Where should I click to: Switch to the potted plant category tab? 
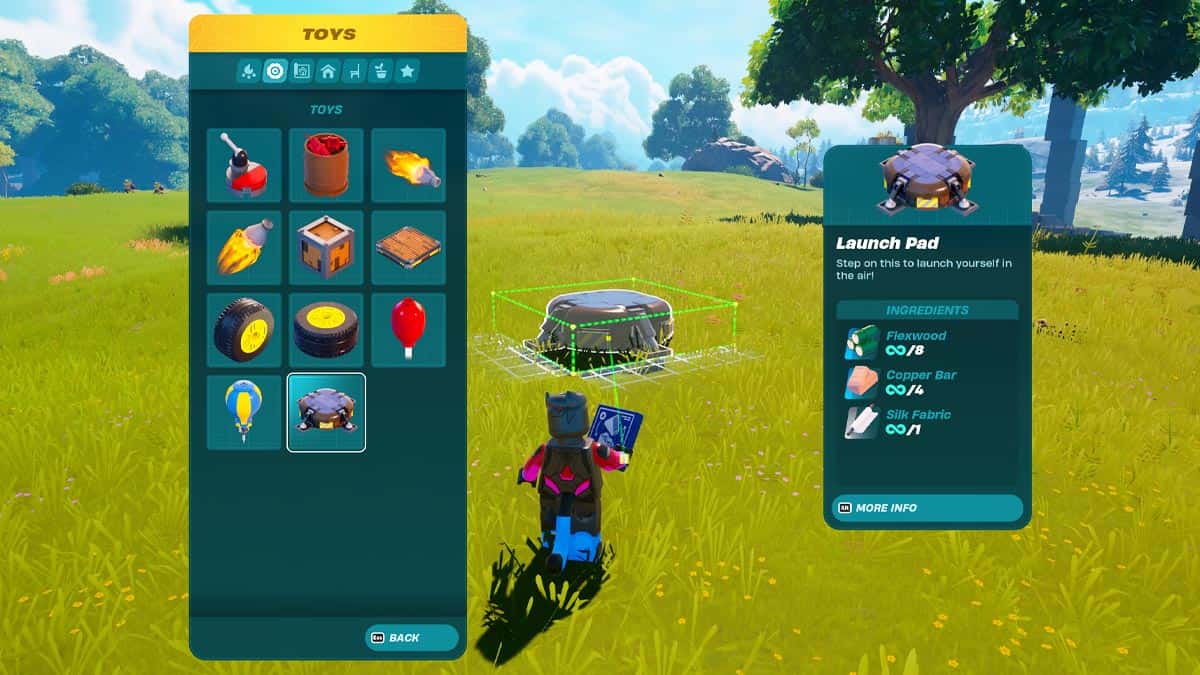381,71
